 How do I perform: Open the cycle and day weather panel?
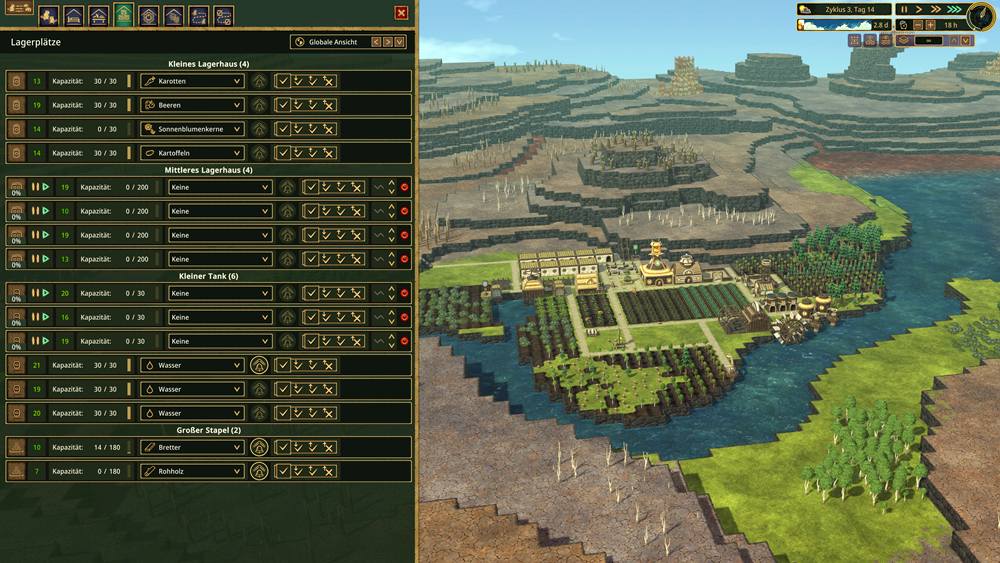[843, 9]
